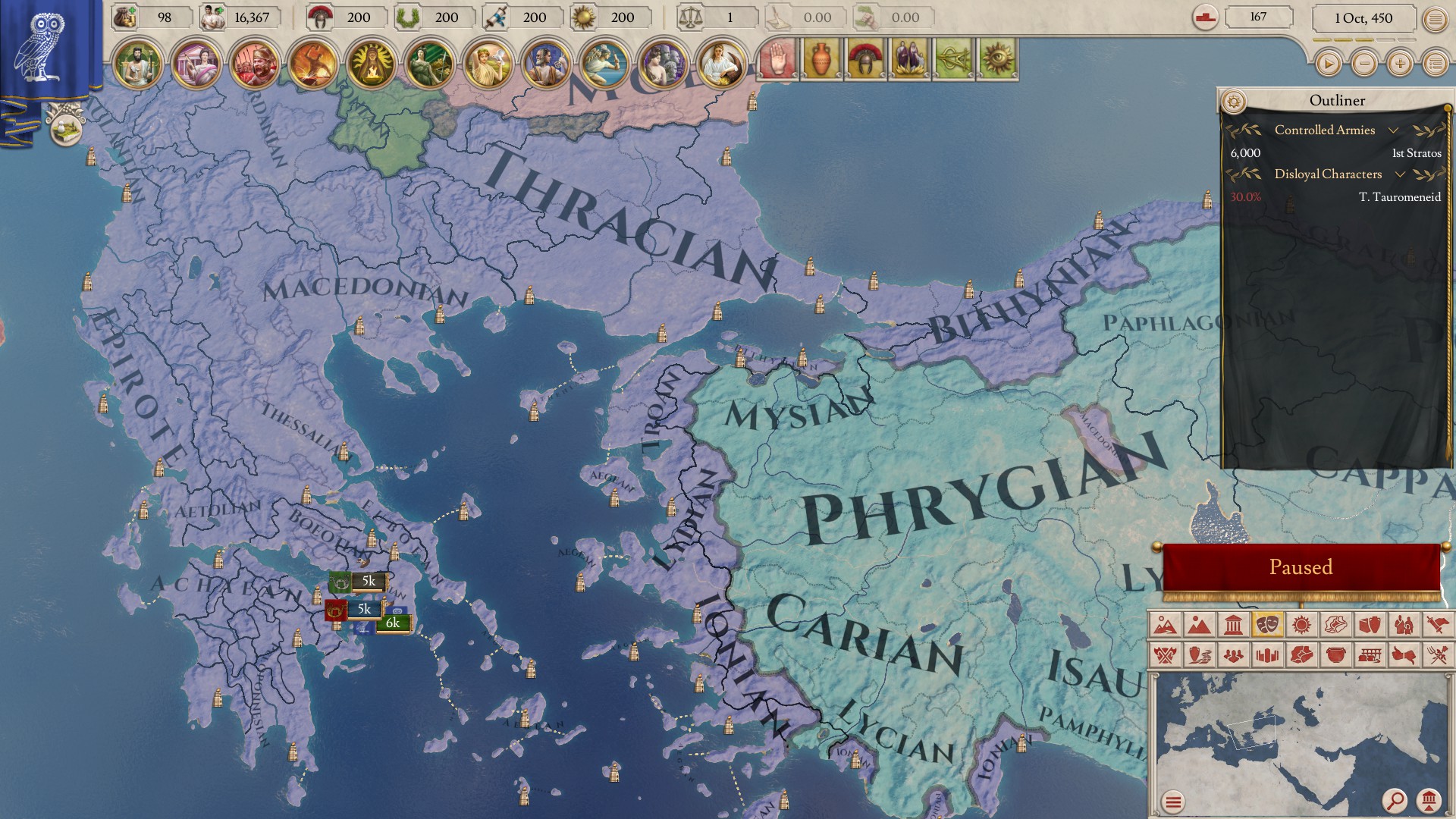Expand the Outliner with the double-arrow icon
Viewport: 1456px width, 819px height.
coord(1430,130)
